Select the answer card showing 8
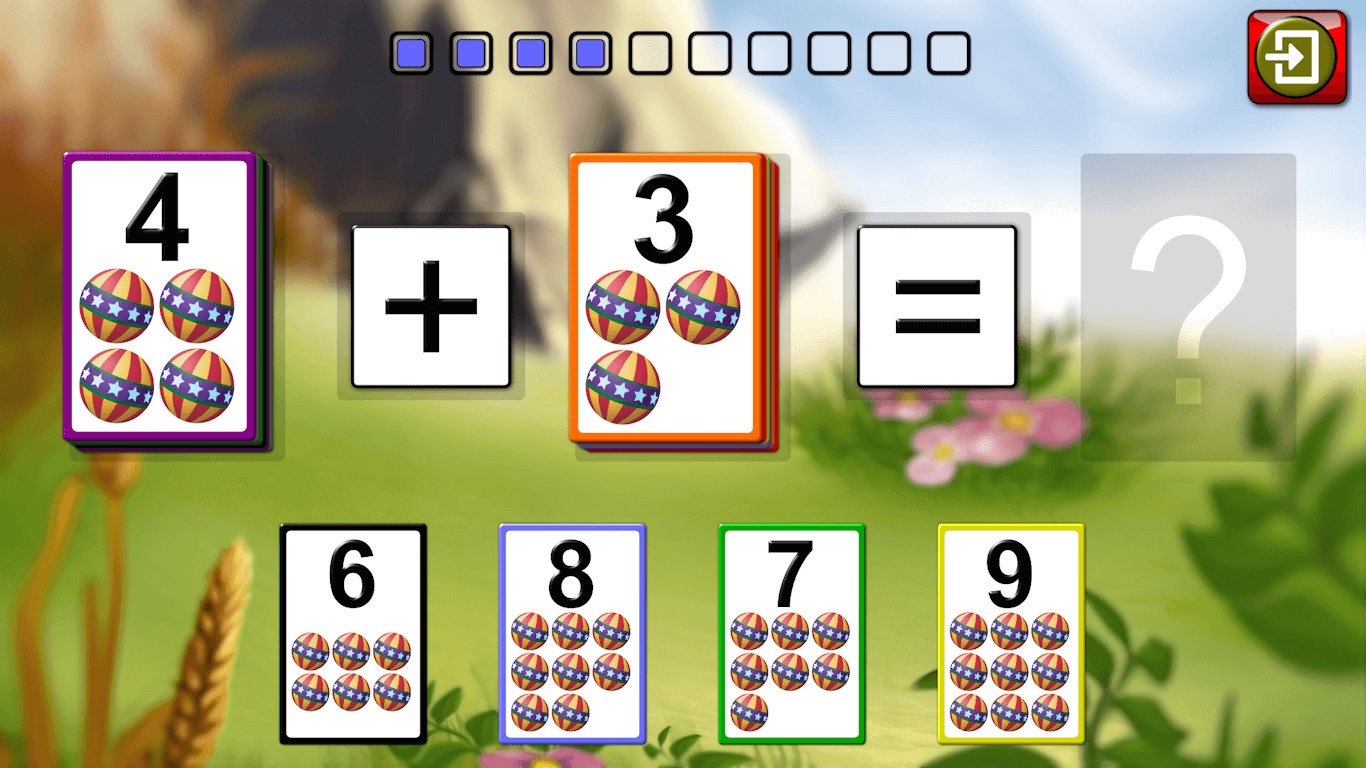Viewport: 1366px width, 768px height. pos(572,630)
